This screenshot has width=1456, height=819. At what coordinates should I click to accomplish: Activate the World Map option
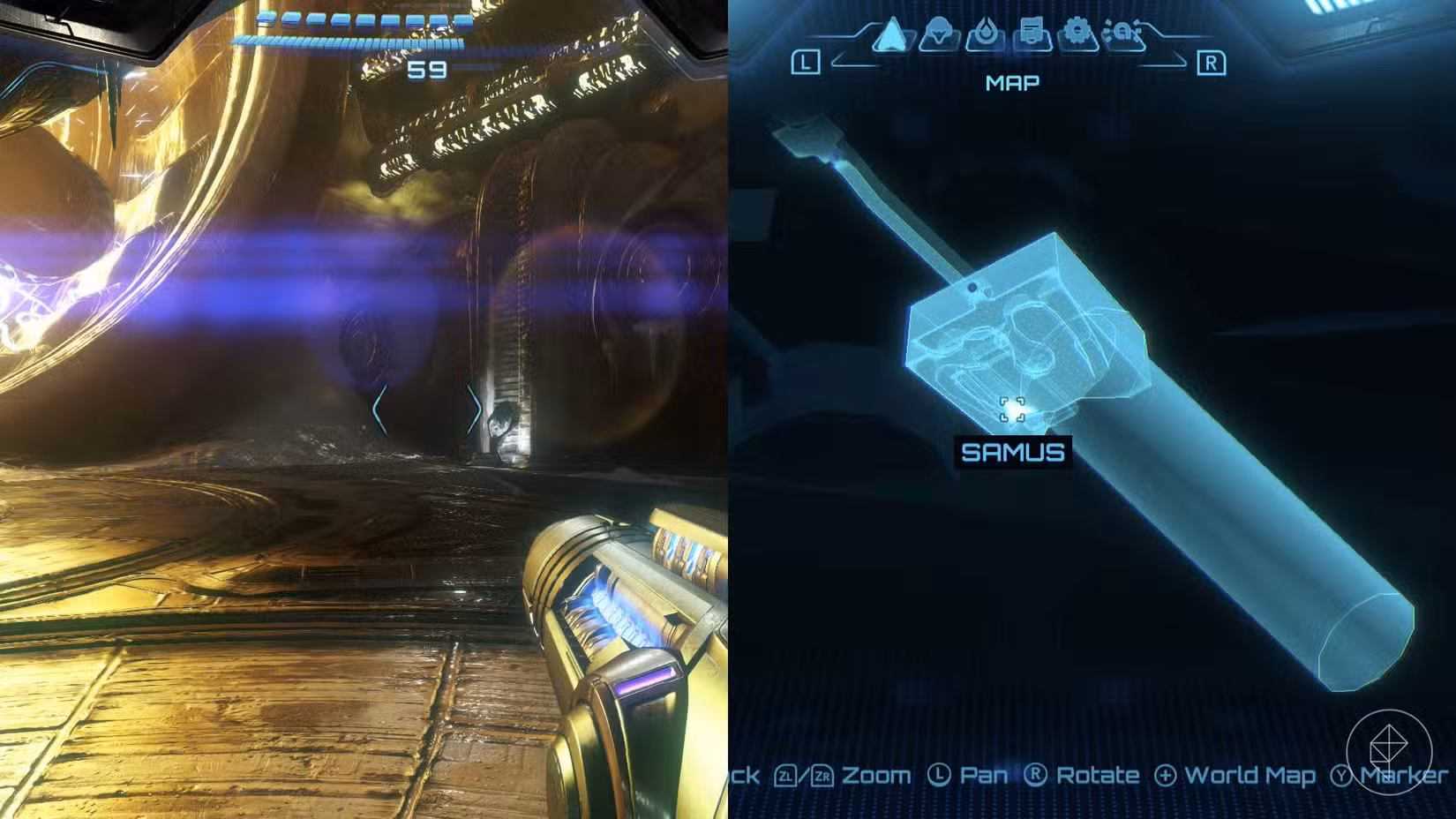tap(1247, 776)
